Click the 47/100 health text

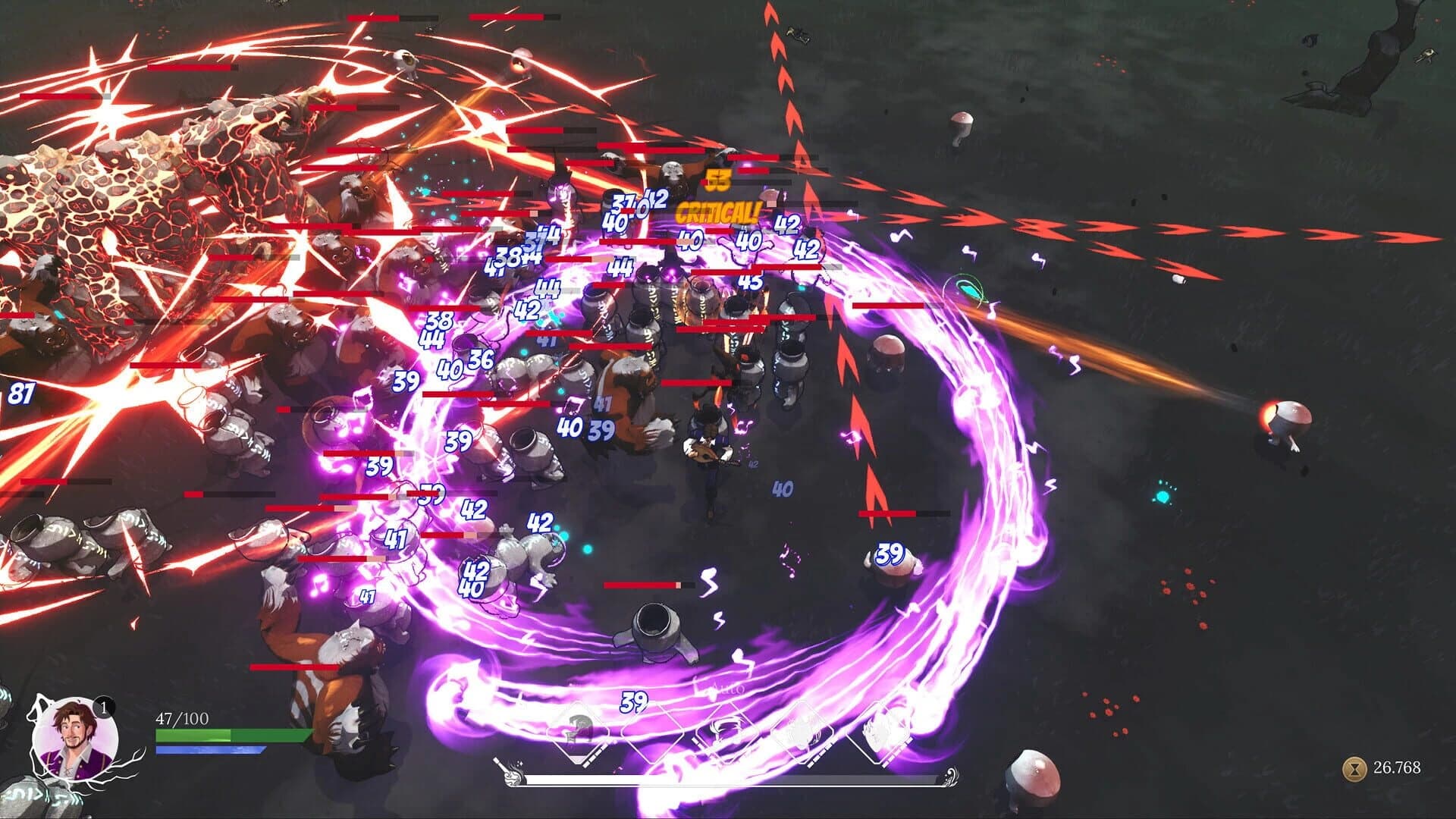coord(182,718)
